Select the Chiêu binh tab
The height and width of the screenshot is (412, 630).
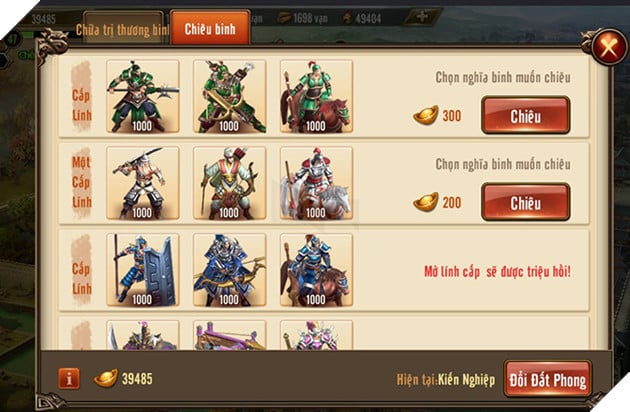point(210,29)
